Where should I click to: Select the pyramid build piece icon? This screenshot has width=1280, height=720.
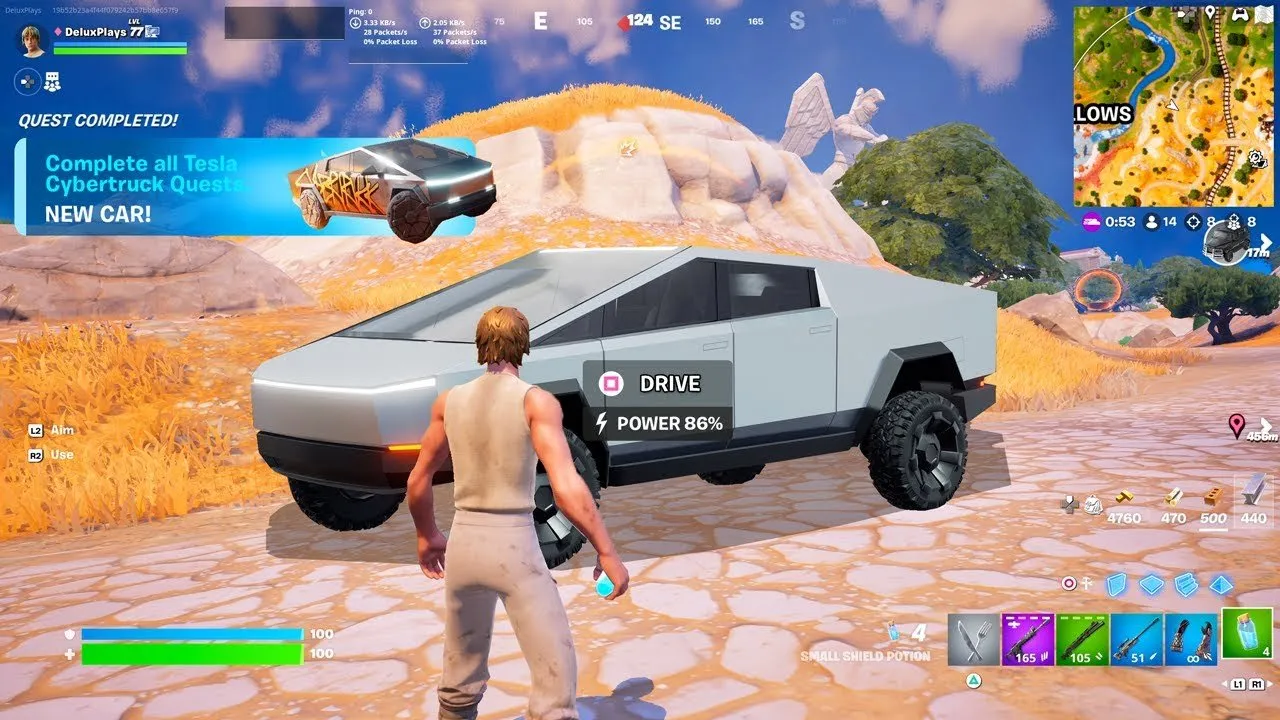coord(1220,585)
